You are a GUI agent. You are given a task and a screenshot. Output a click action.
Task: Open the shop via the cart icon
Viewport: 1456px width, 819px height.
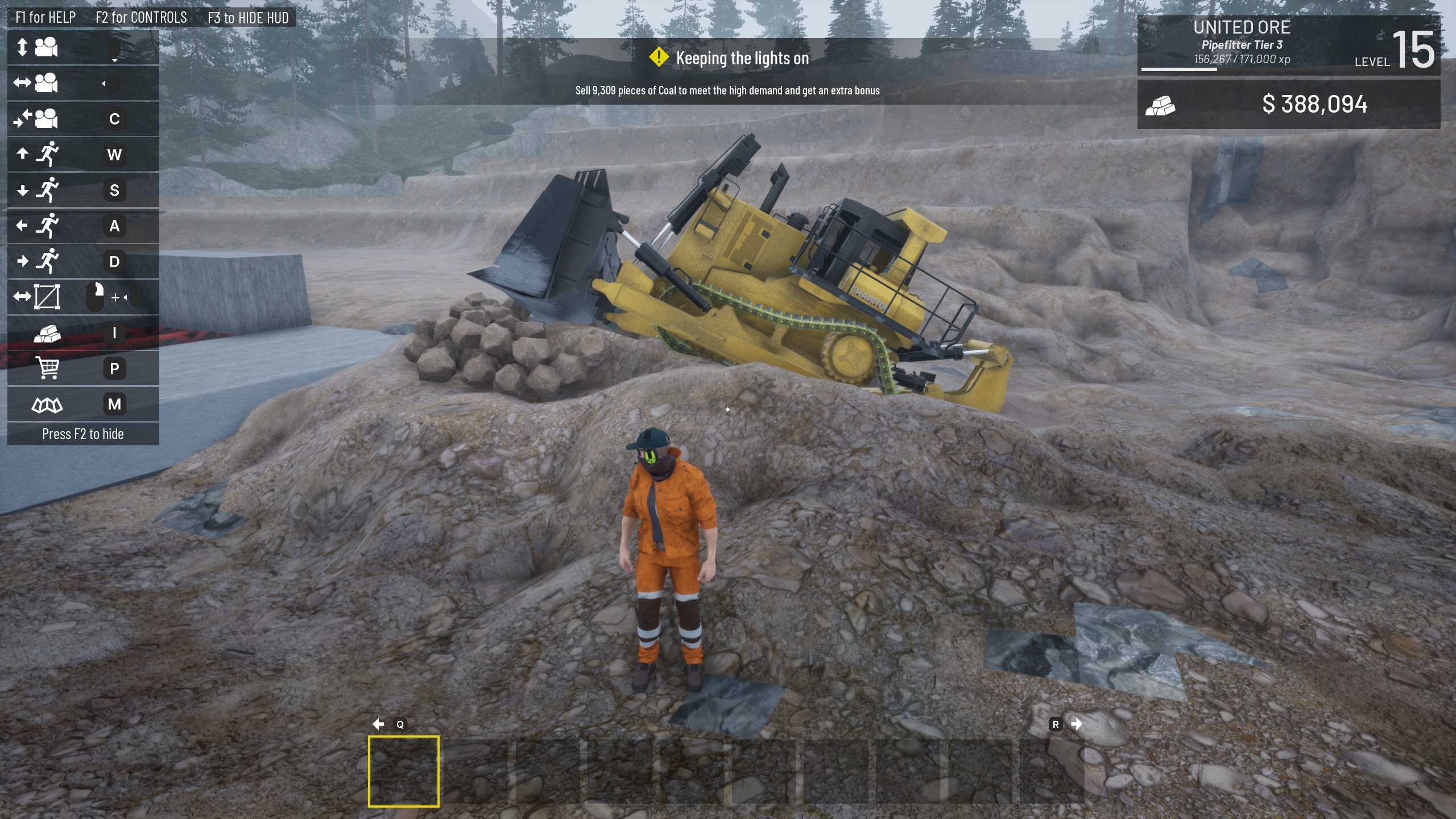tap(47, 369)
